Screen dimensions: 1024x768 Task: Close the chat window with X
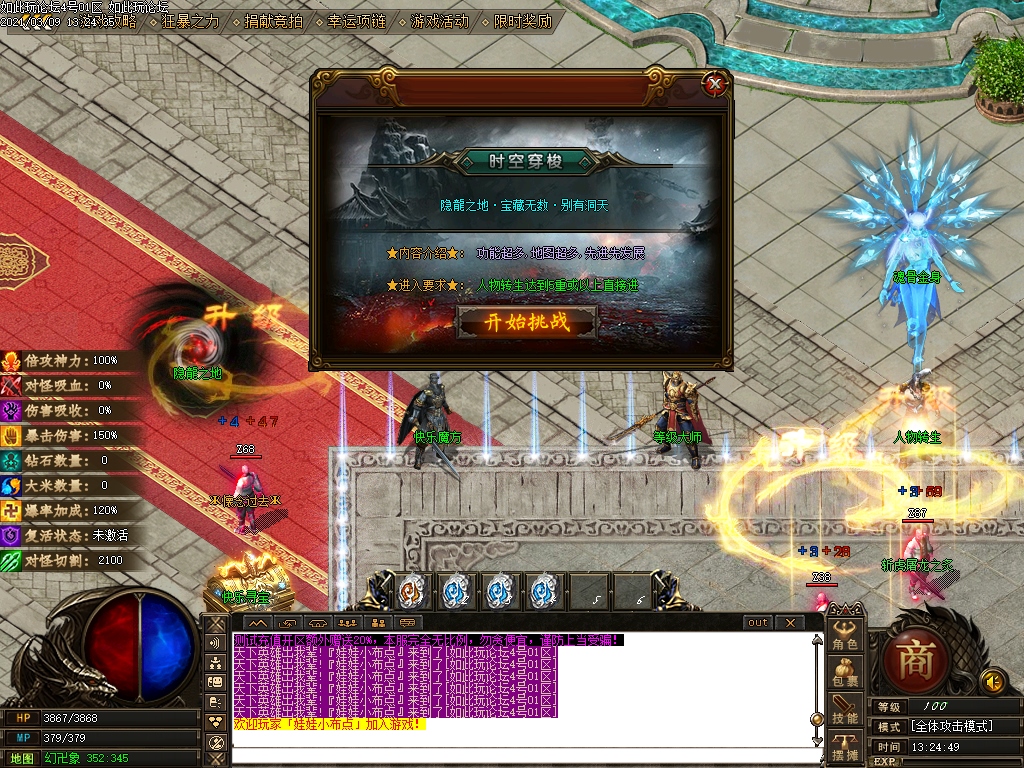(x=790, y=623)
